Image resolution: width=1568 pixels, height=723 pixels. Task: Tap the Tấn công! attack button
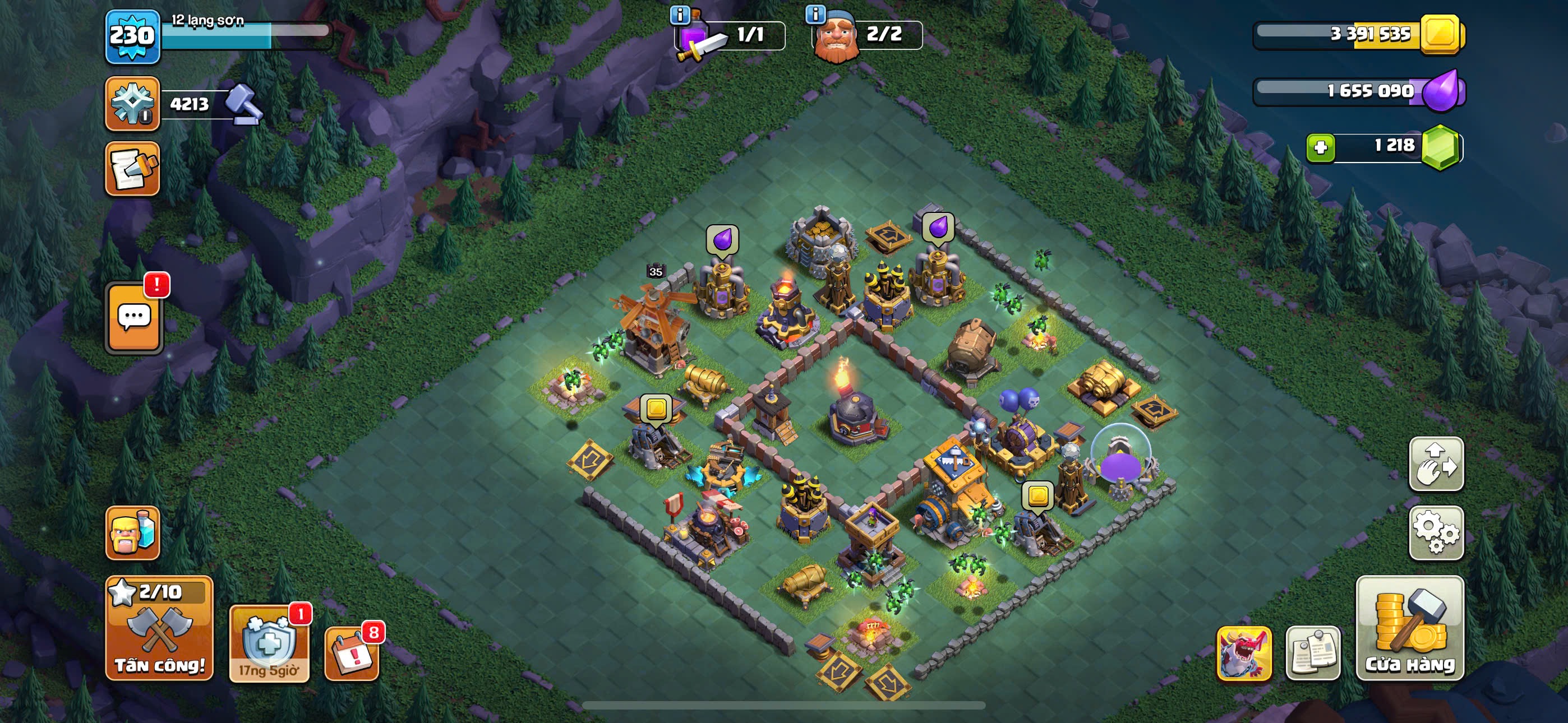tap(159, 628)
